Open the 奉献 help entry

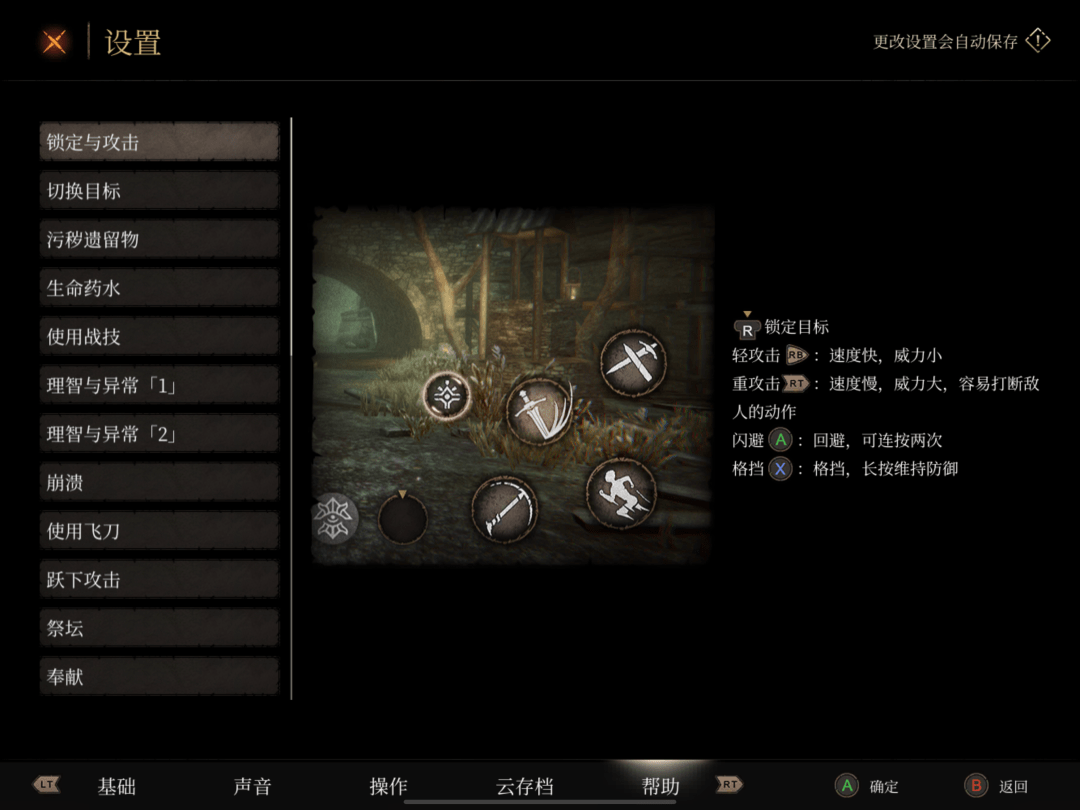click(x=159, y=677)
